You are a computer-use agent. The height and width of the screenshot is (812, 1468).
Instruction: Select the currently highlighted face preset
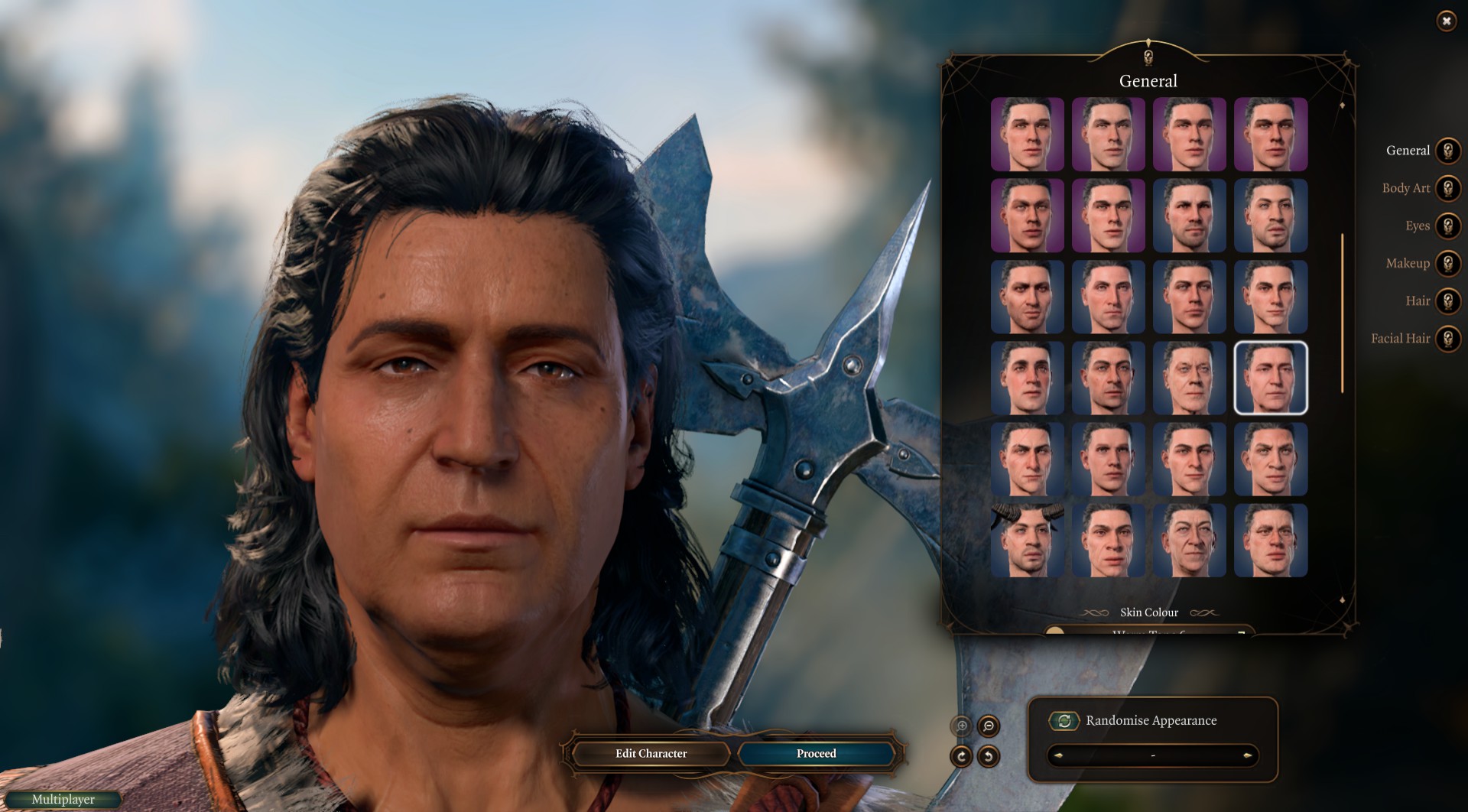tap(1270, 378)
